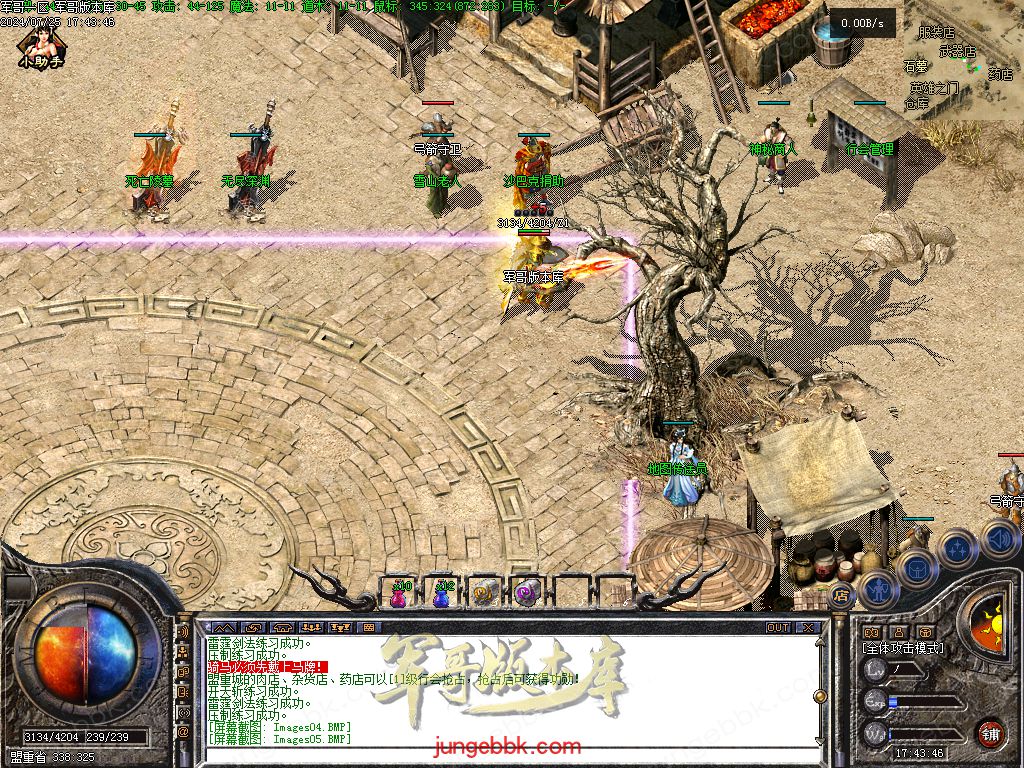Close the chat panel with X
This screenshot has width=1024, height=768.
click(808, 628)
